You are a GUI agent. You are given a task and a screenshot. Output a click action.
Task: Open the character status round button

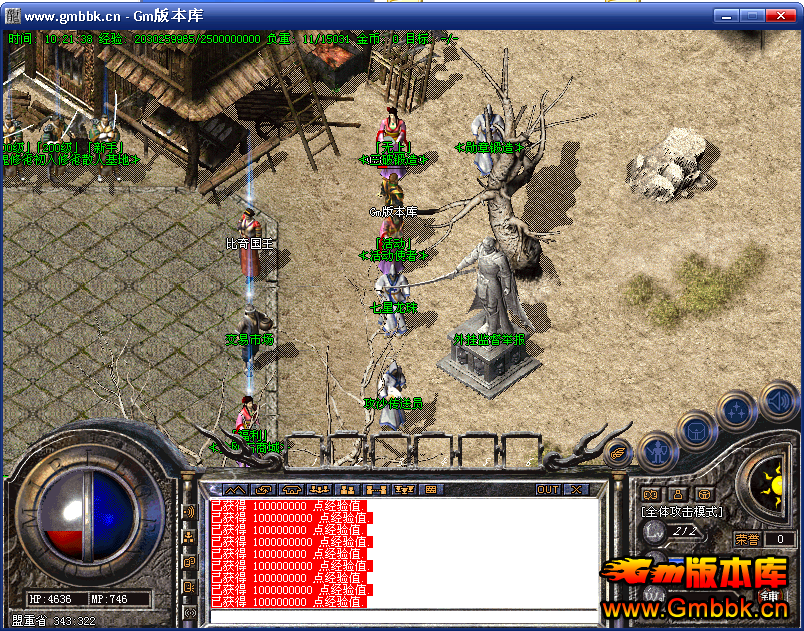656,452
